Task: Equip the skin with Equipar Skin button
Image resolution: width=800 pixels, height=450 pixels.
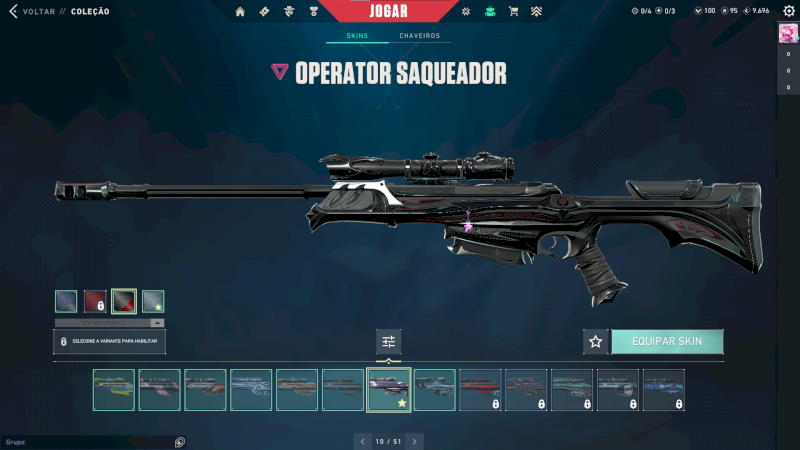Action: coord(667,342)
